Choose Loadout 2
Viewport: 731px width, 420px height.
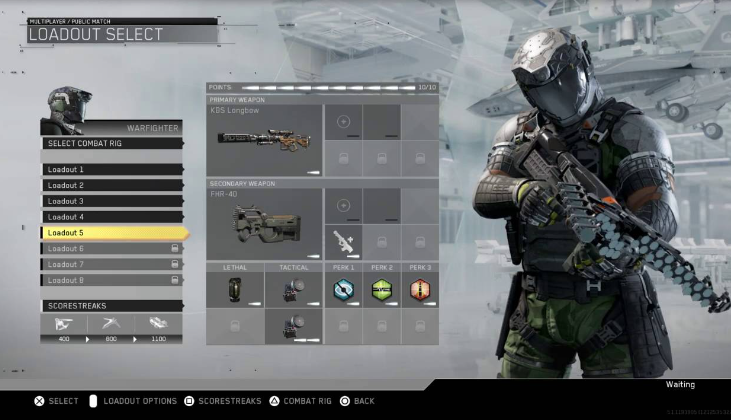pyautogui.click(x=111, y=185)
